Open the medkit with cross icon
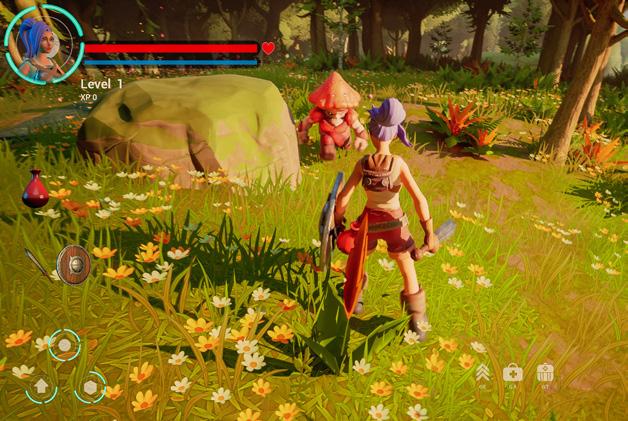The height and width of the screenshot is (421, 628). click(x=513, y=372)
